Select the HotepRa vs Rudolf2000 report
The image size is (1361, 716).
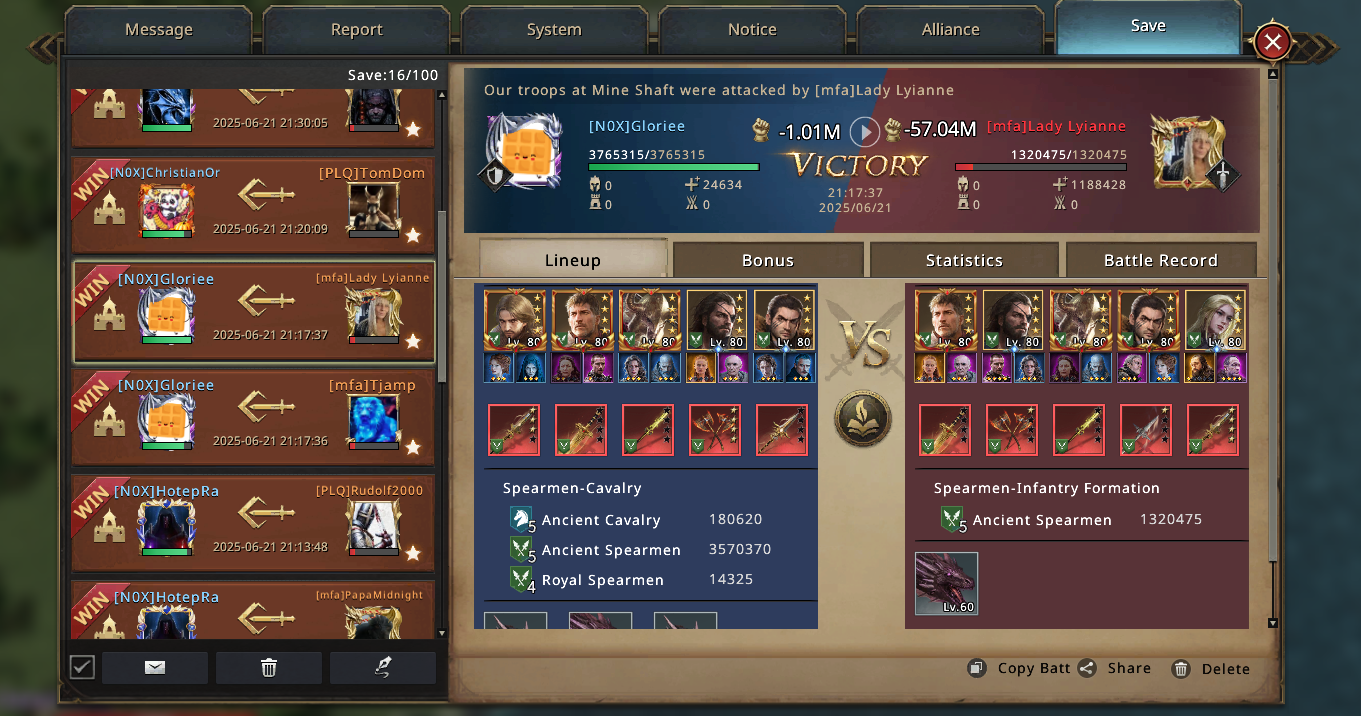point(254,523)
